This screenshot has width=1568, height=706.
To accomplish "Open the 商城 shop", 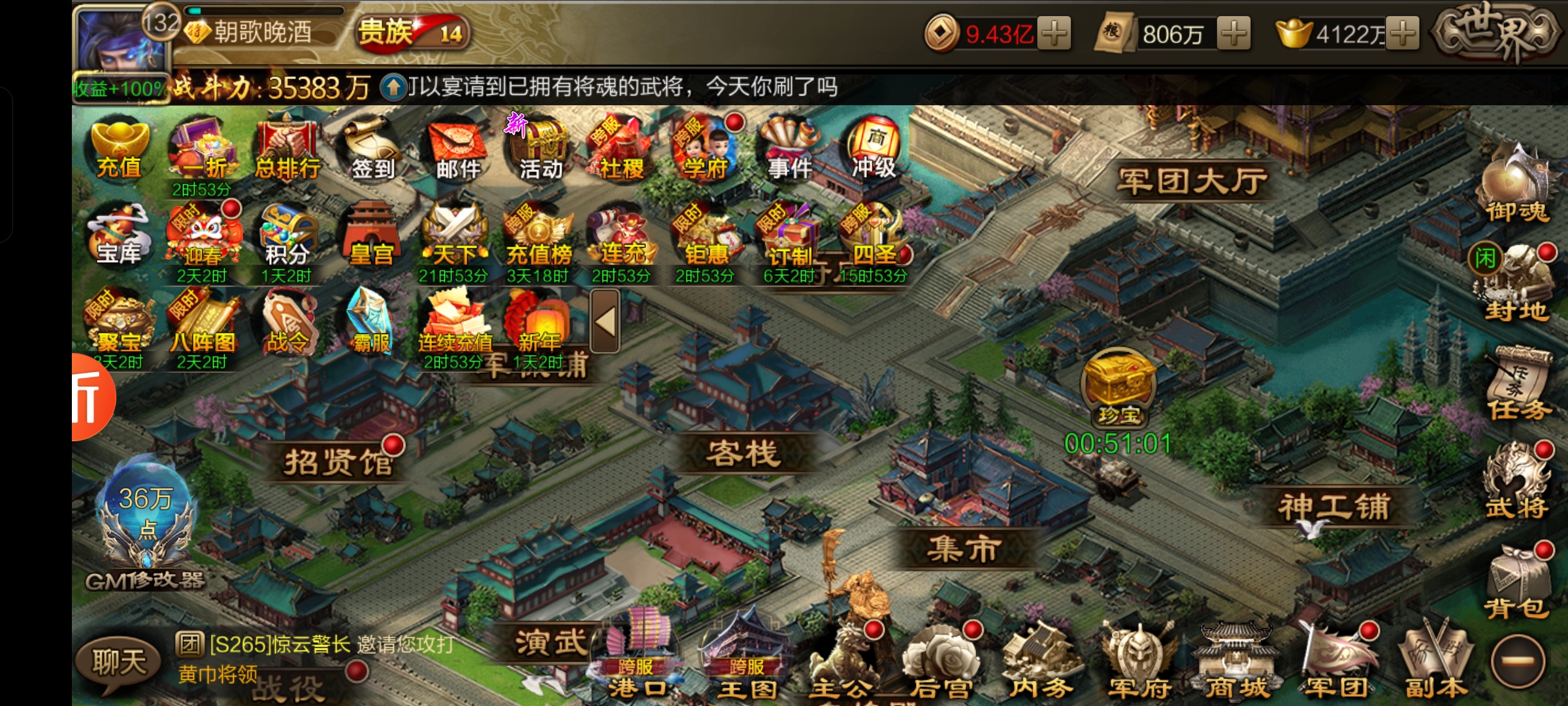I will point(1236,660).
